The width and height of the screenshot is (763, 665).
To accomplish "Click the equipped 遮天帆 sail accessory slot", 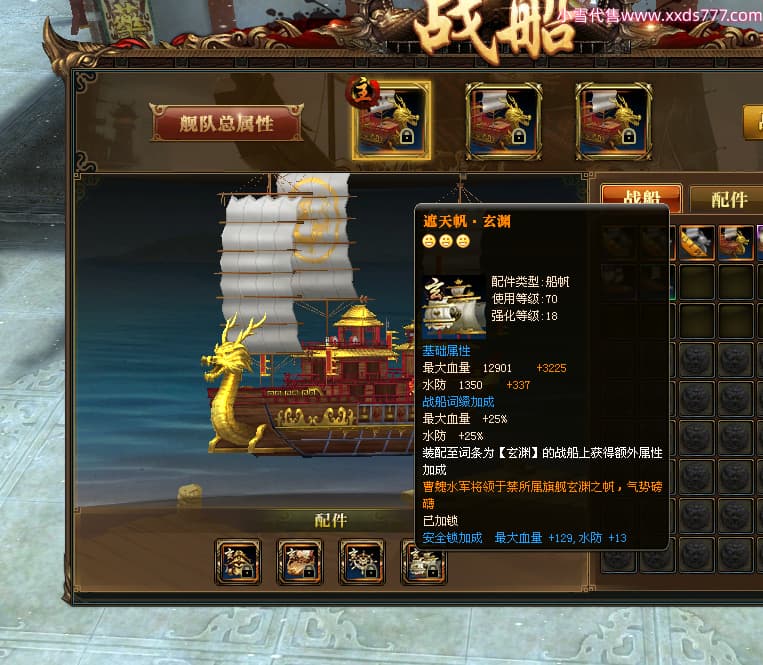I will tap(424, 562).
